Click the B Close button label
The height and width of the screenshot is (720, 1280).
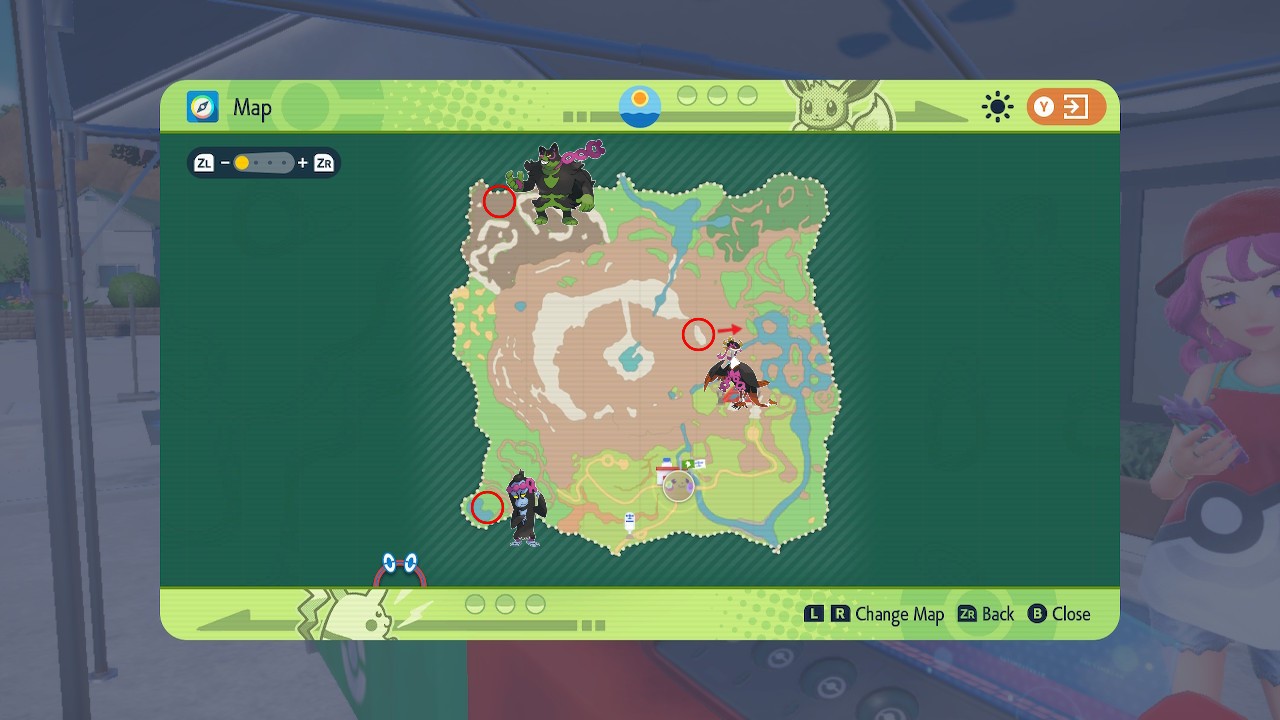pyautogui.click(x=1060, y=614)
